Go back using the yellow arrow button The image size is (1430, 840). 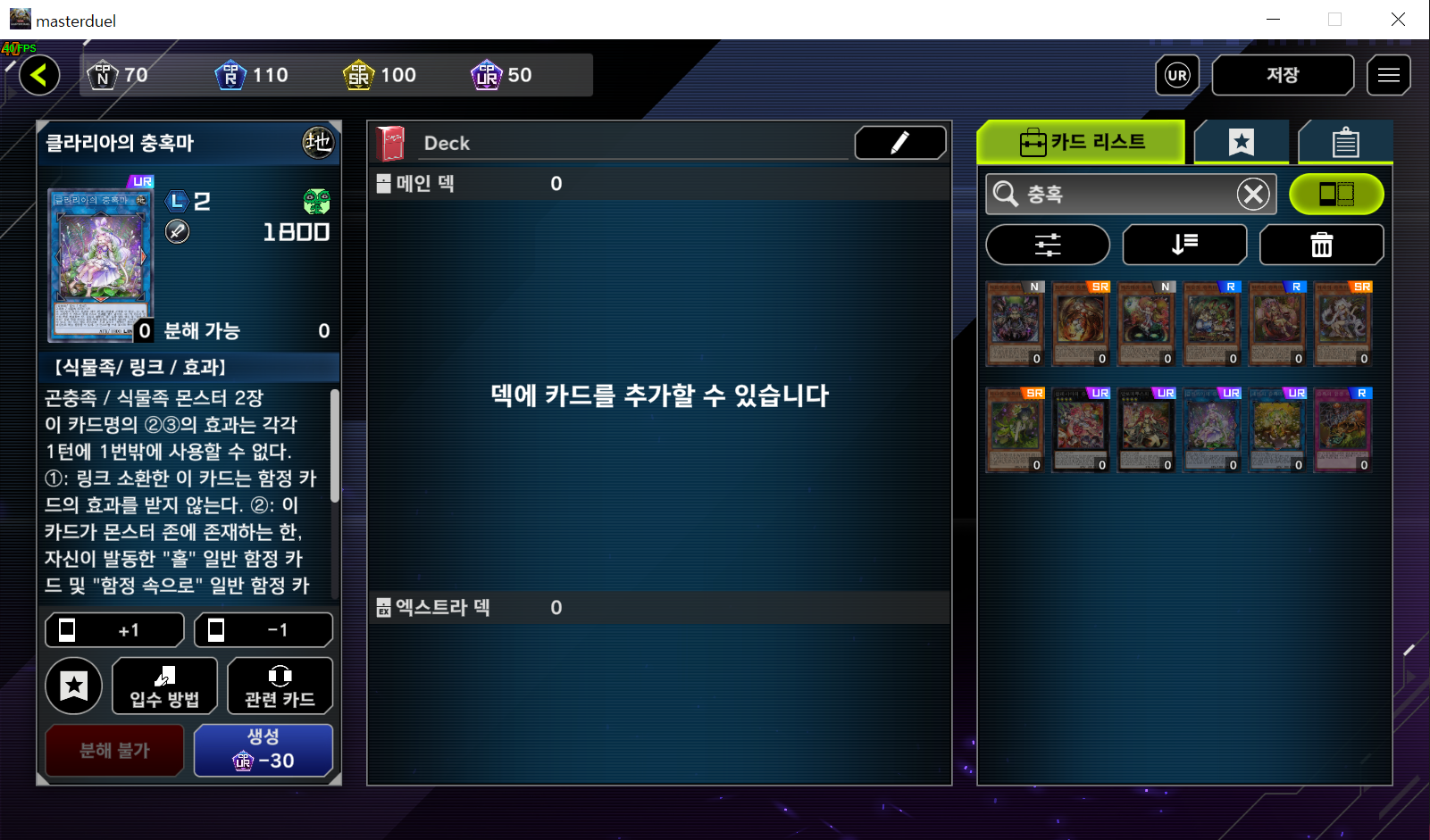tap(39, 76)
